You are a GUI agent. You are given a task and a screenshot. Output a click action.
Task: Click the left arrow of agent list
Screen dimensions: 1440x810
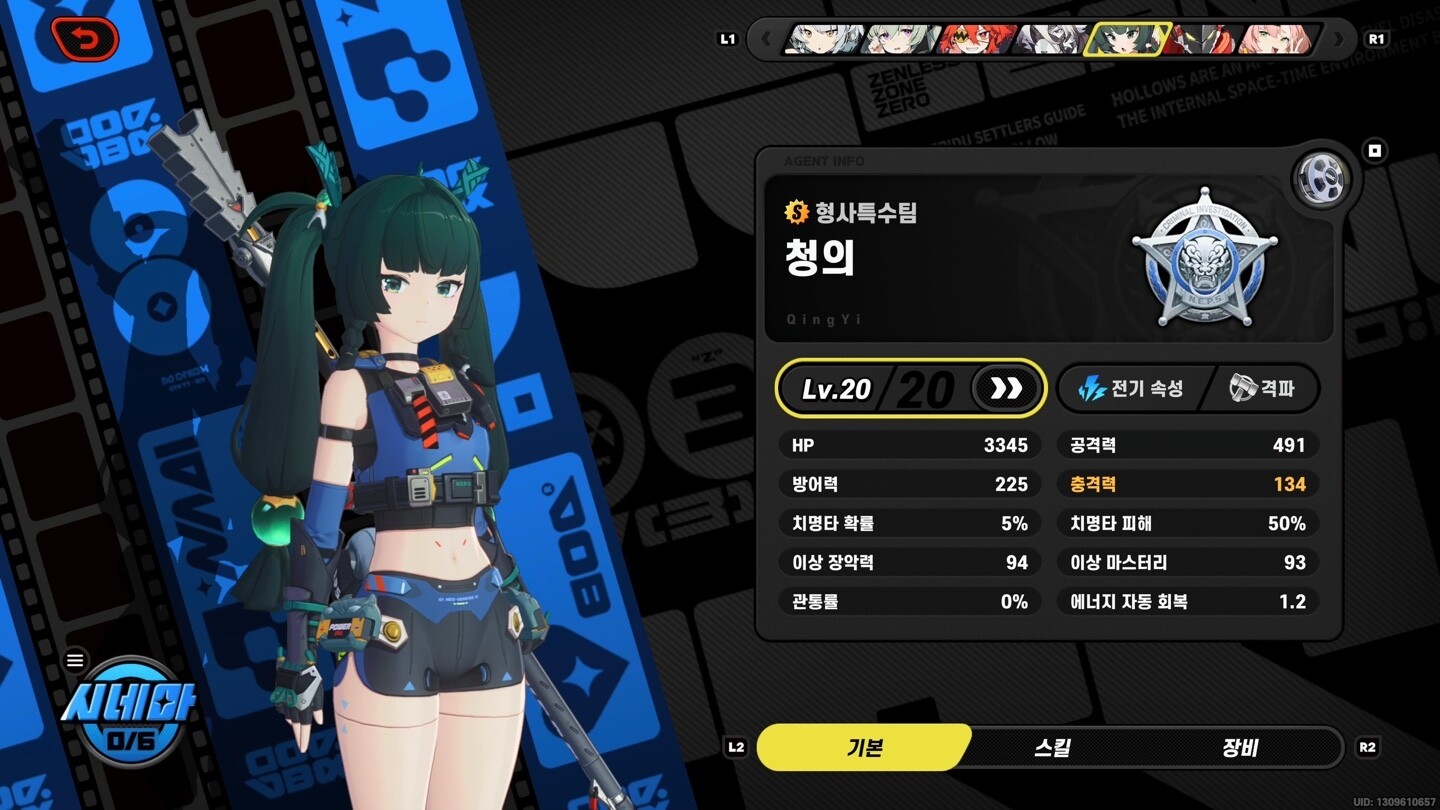[767, 40]
